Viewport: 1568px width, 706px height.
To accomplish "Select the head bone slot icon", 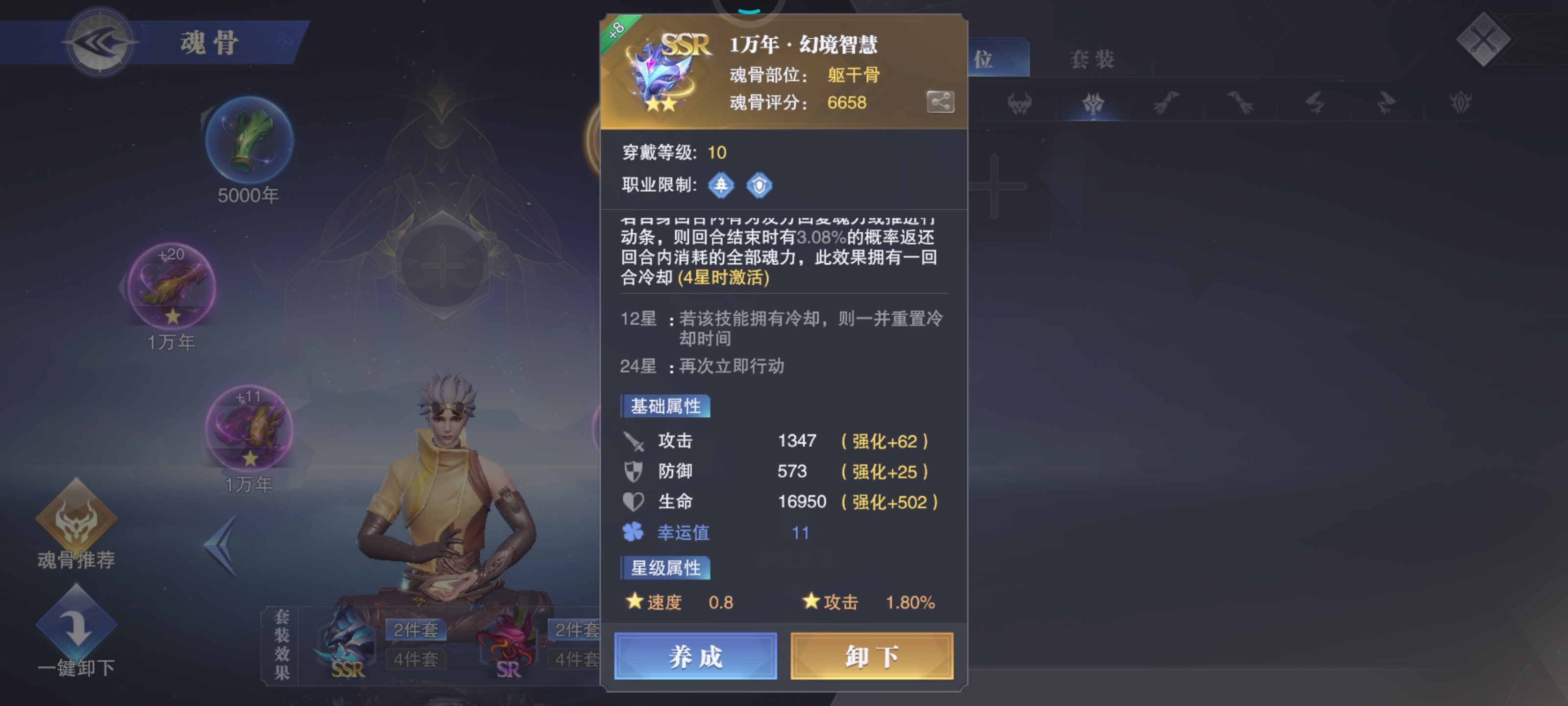I will (1021, 103).
